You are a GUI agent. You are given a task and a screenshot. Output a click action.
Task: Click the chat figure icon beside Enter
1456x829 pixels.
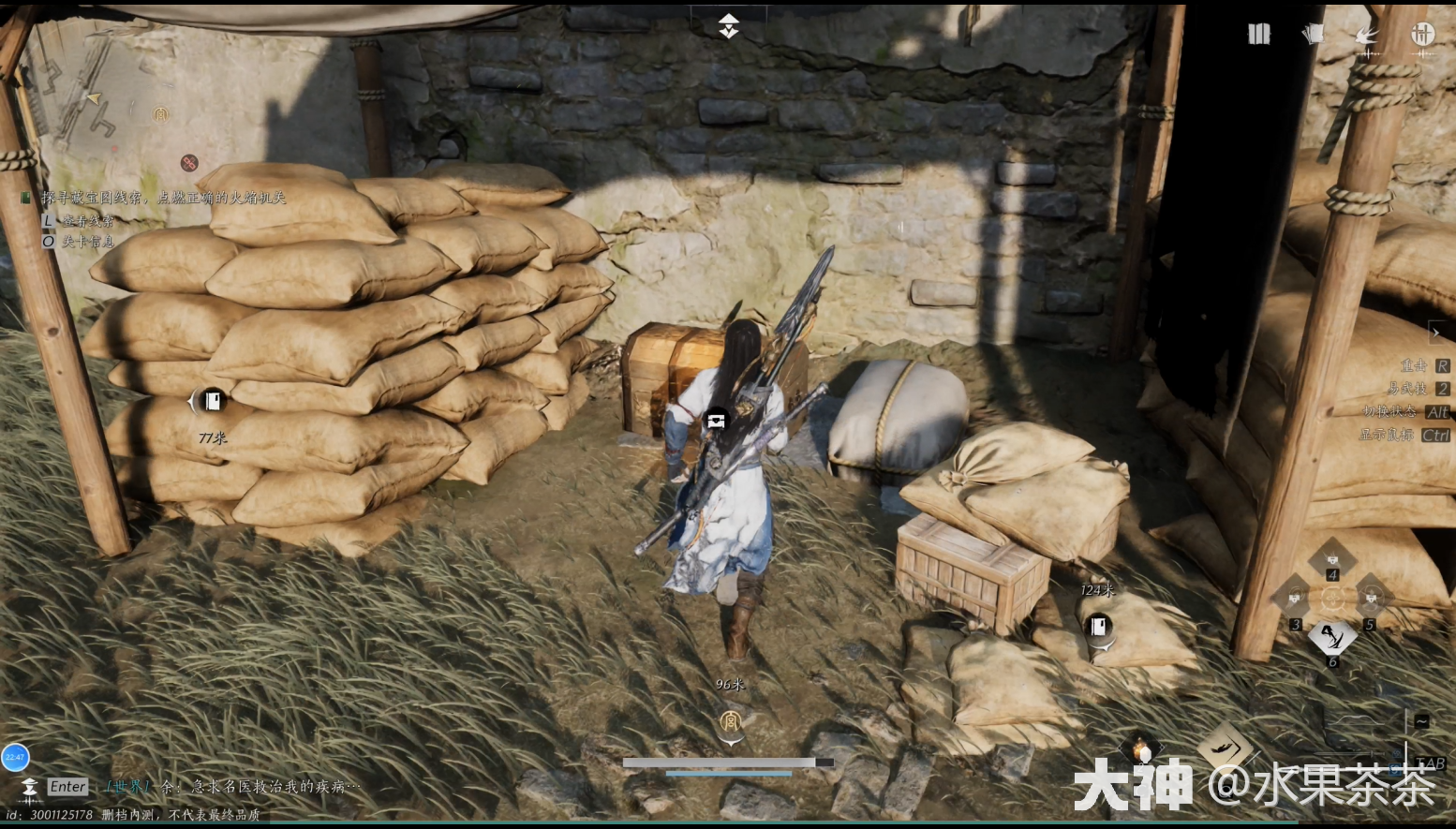(x=29, y=787)
